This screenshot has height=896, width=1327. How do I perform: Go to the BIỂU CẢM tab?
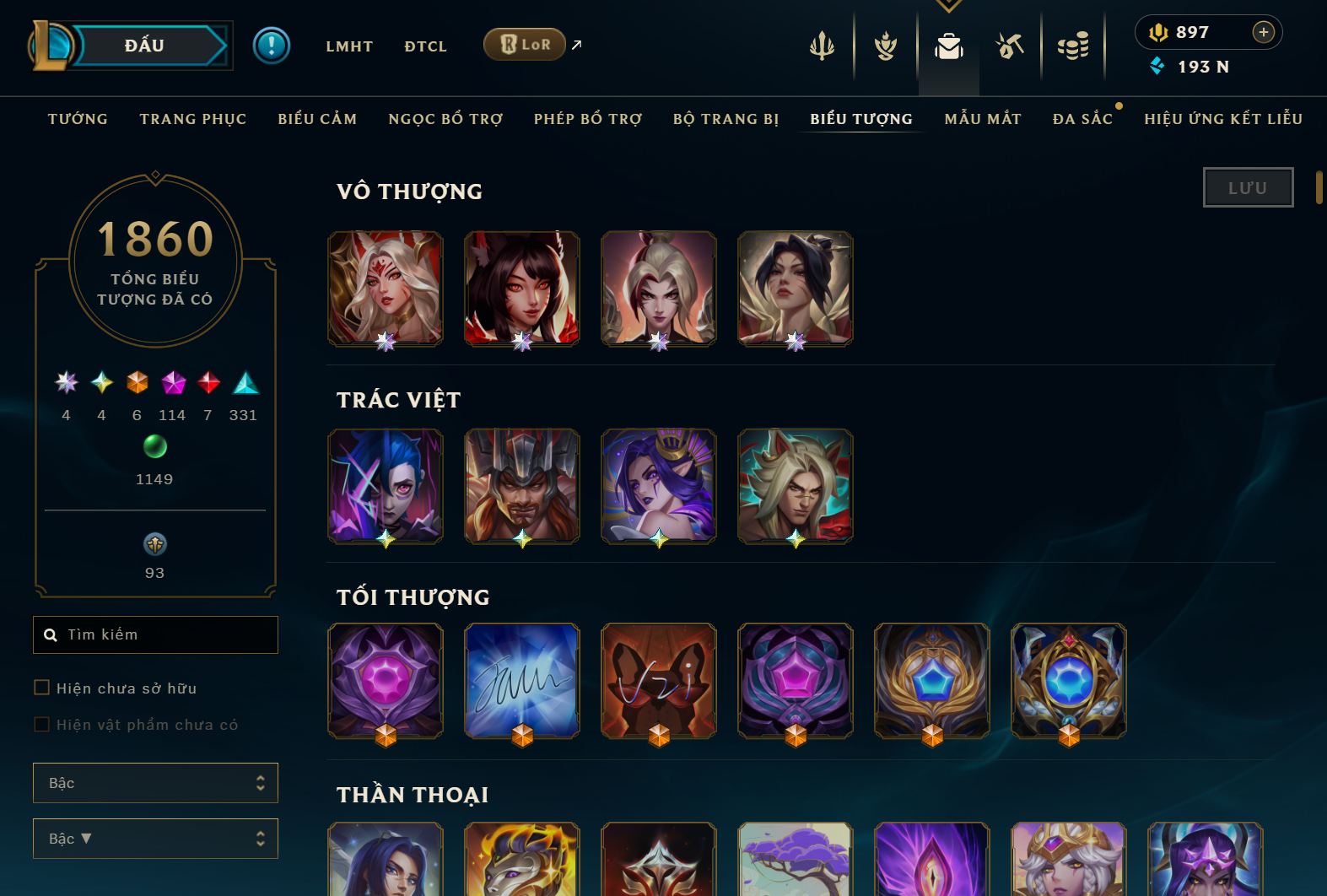317,119
